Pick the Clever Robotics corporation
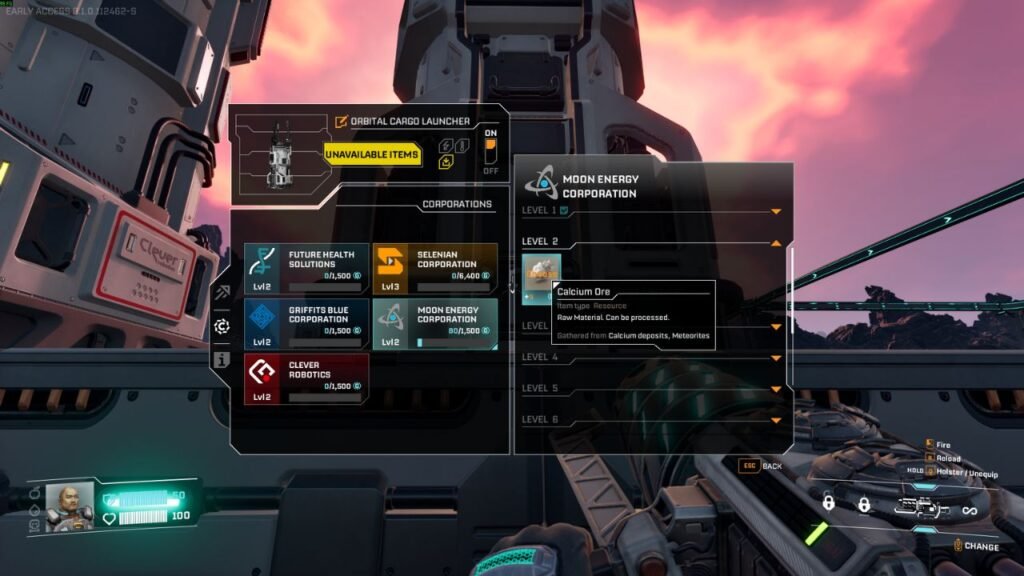Image resolution: width=1024 pixels, height=576 pixels. [305, 379]
